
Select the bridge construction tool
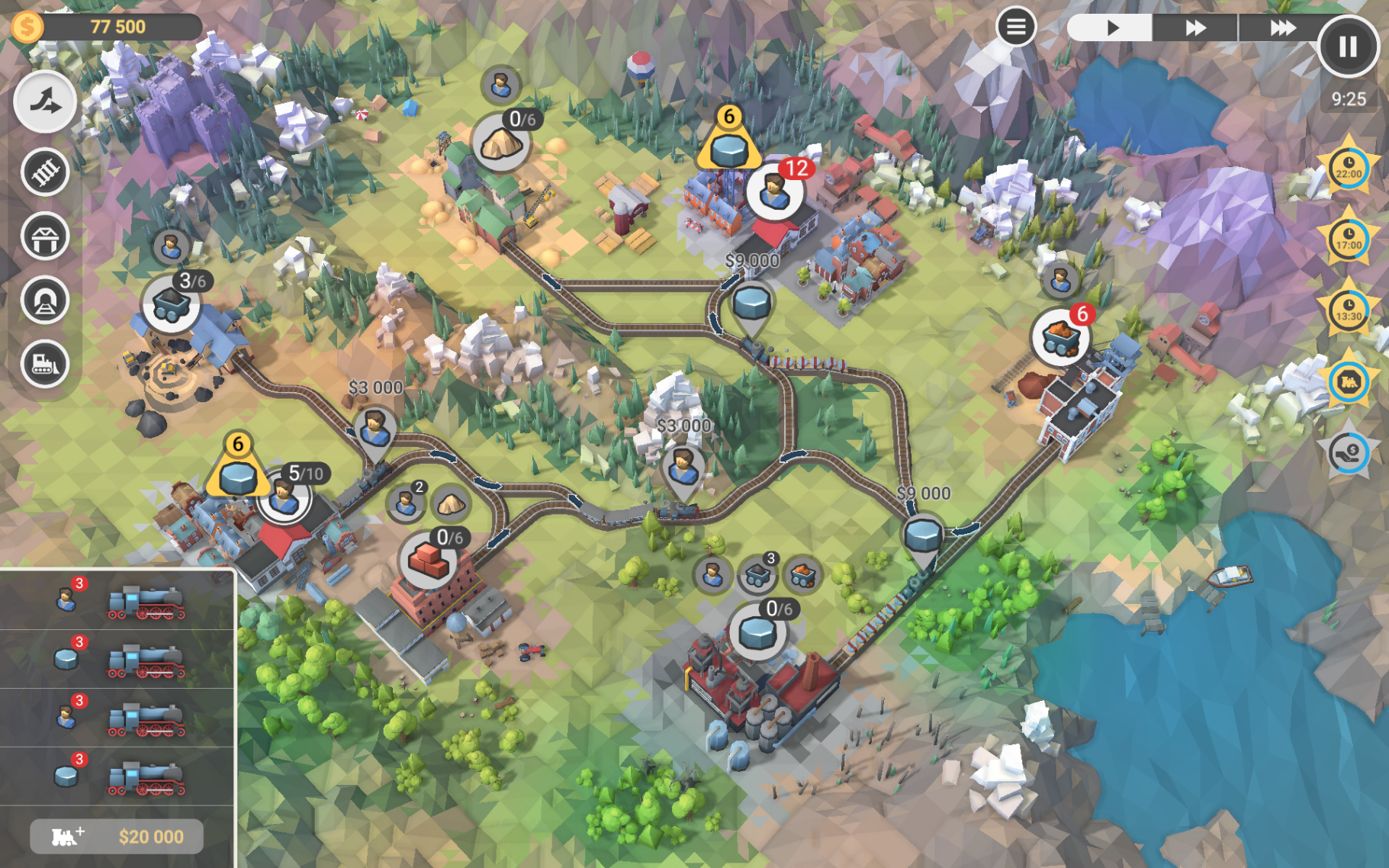[x=45, y=236]
